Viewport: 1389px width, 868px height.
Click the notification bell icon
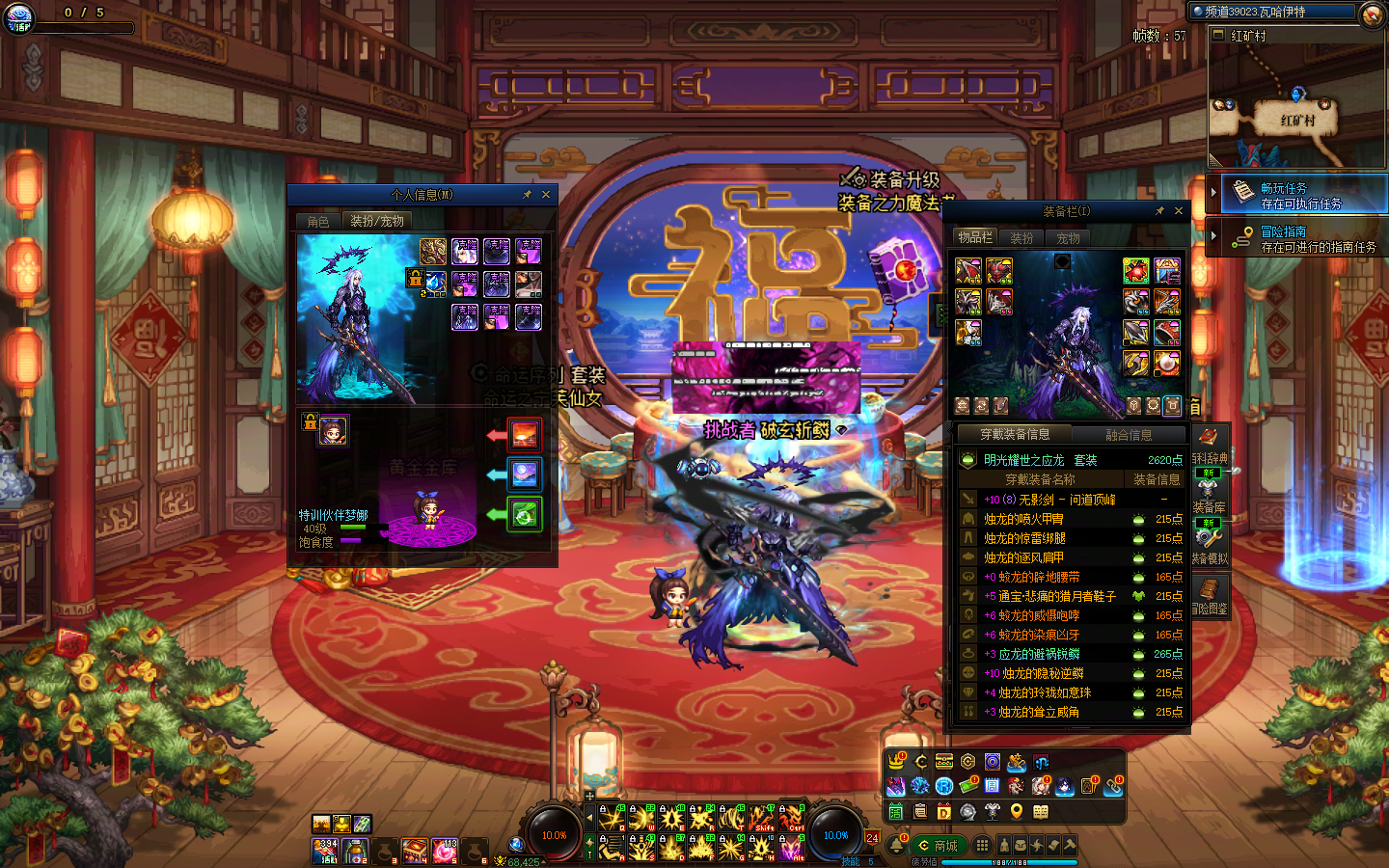point(896,846)
